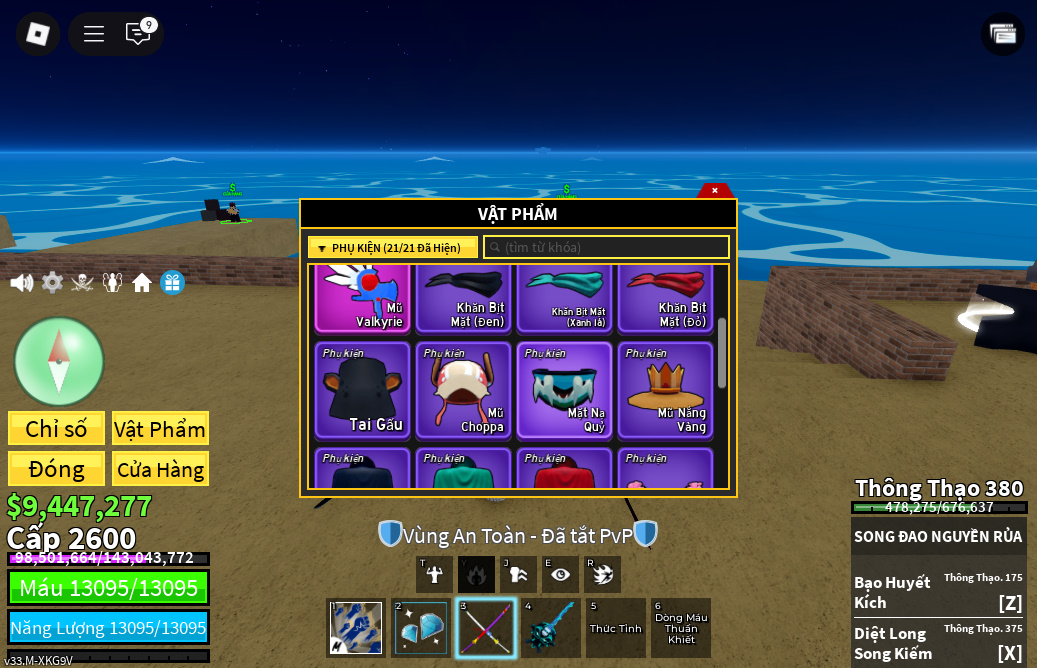This screenshot has height=668, width=1037.
Task: Open the Cửa Hàng shop
Action: (160, 469)
